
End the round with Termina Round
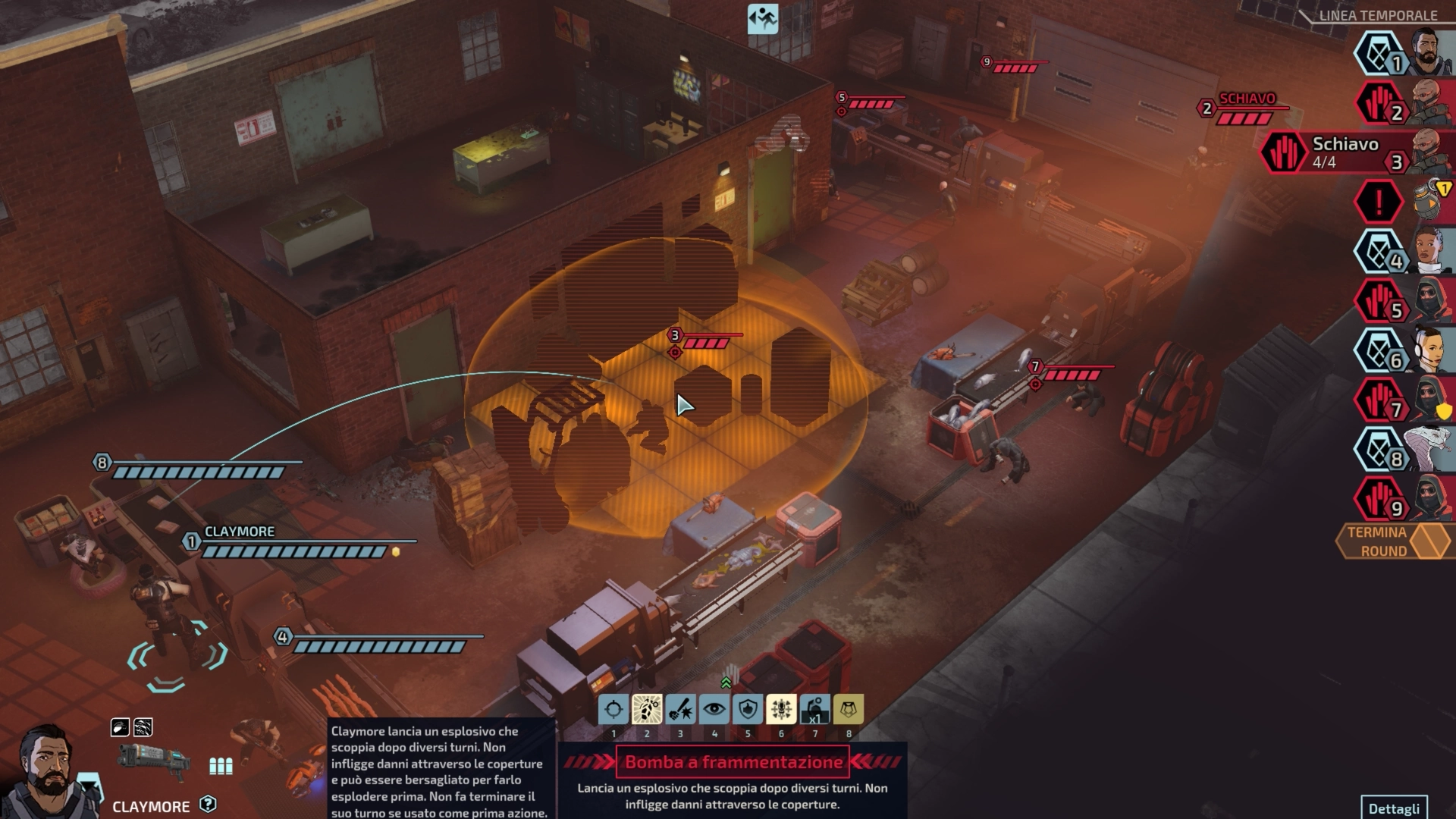point(1394,541)
